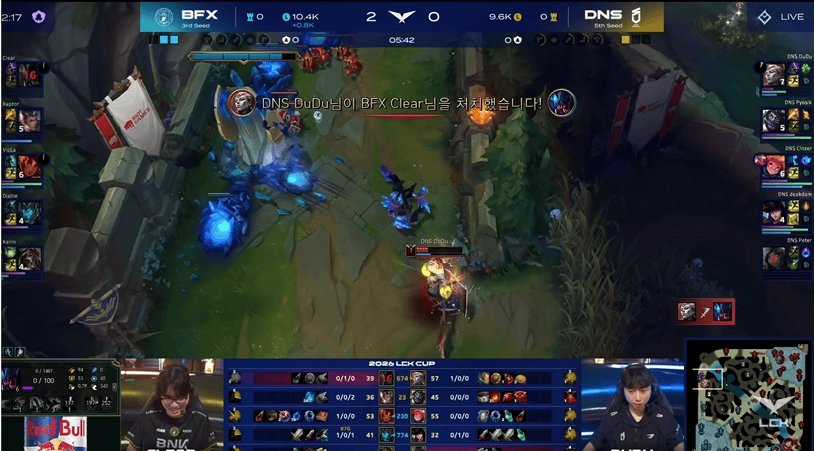Select DNS DuDu's champion portrait
Viewport: 815px width, 451px height.
click(774, 75)
